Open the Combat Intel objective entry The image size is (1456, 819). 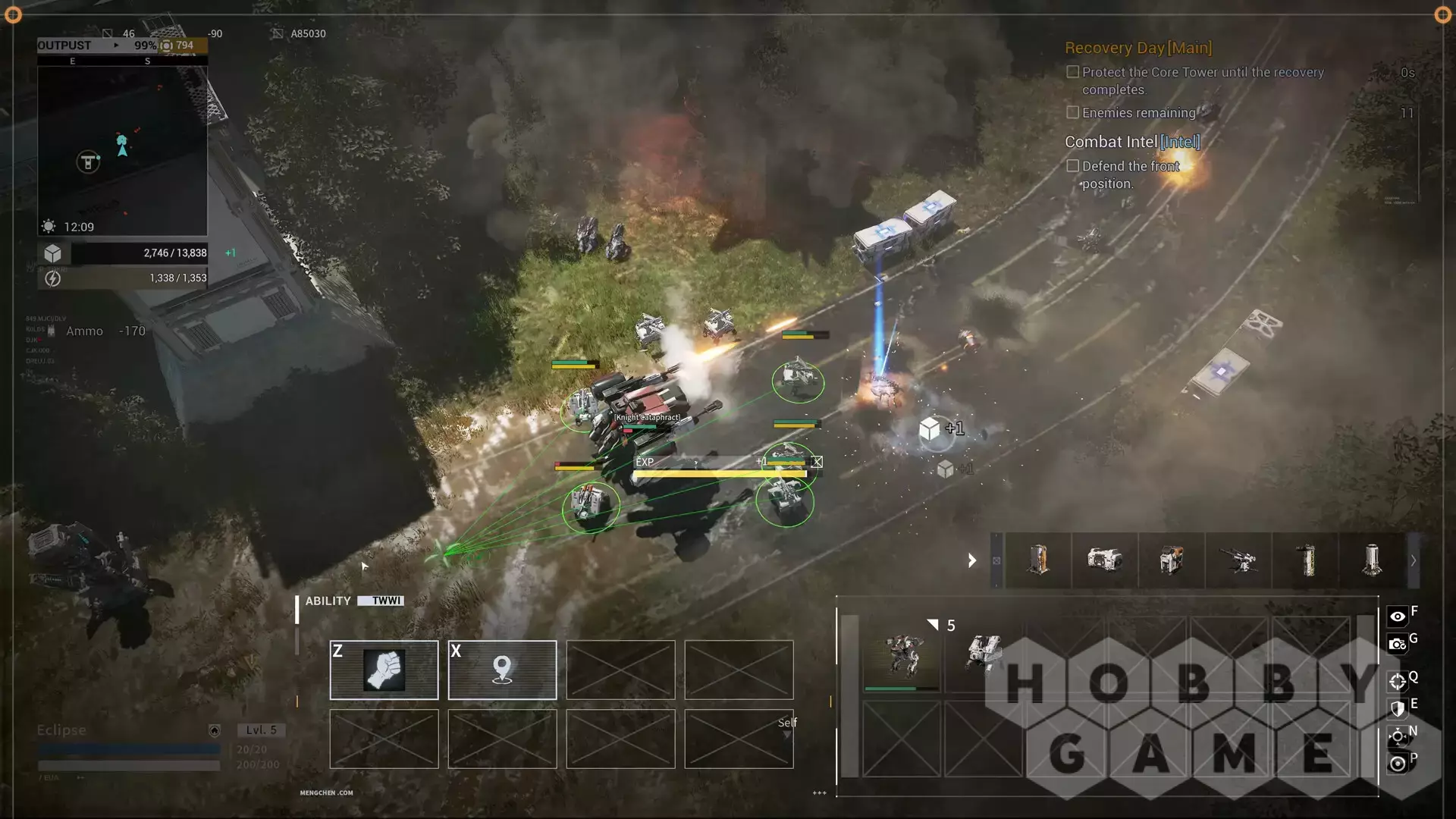pyautogui.click(x=1131, y=142)
